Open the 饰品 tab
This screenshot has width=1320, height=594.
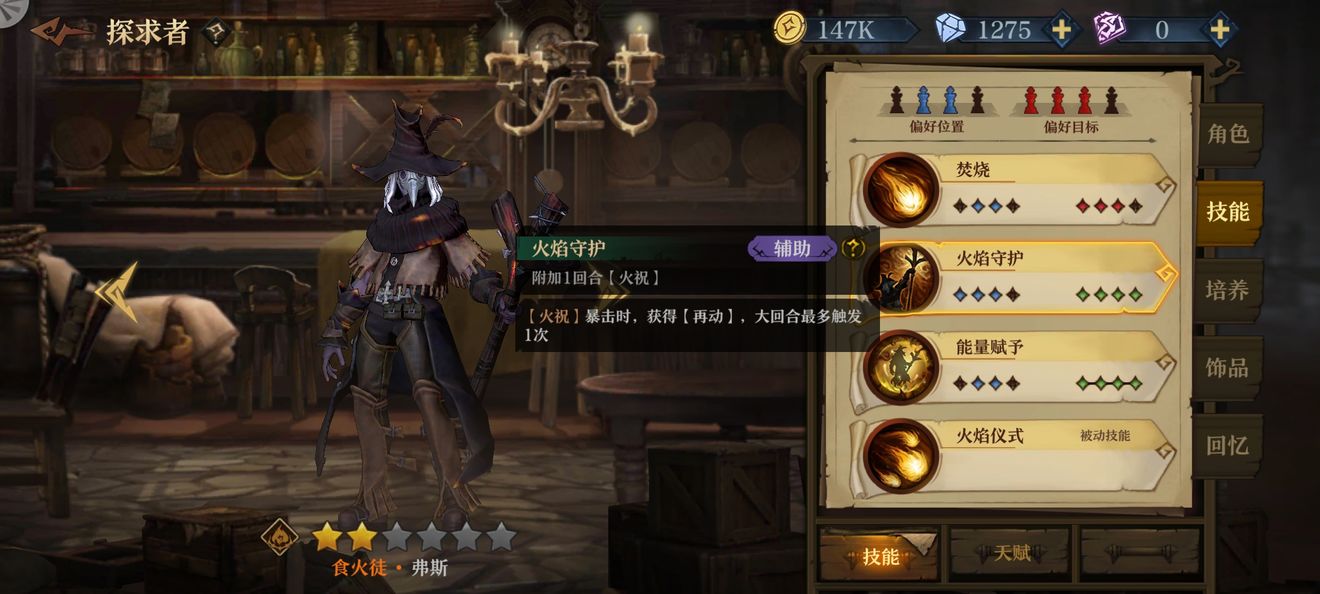(x=1228, y=368)
